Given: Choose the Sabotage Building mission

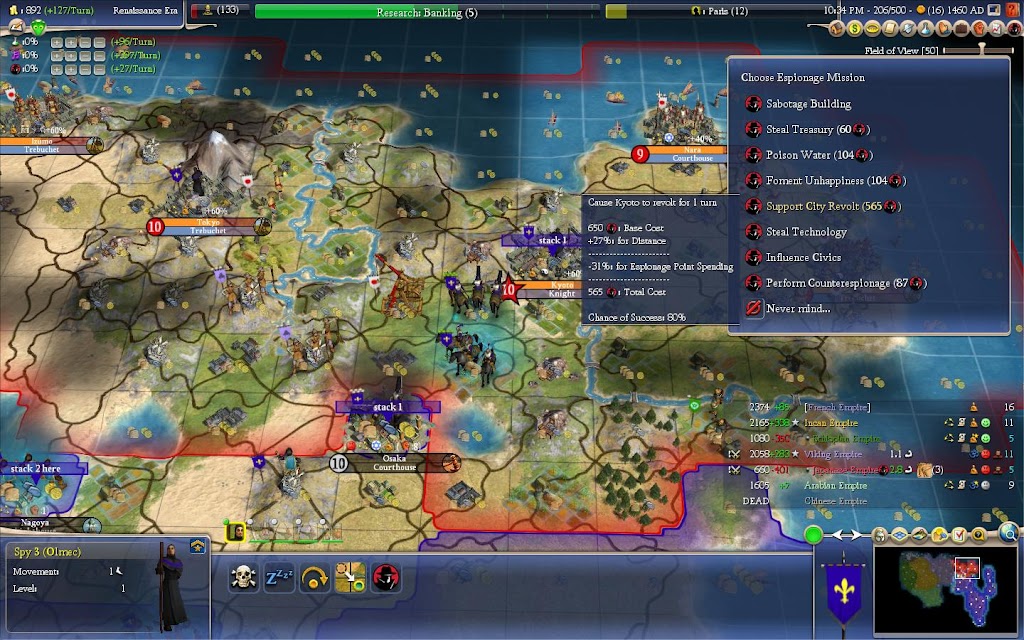Looking at the screenshot, I should [x=808, y=104].
